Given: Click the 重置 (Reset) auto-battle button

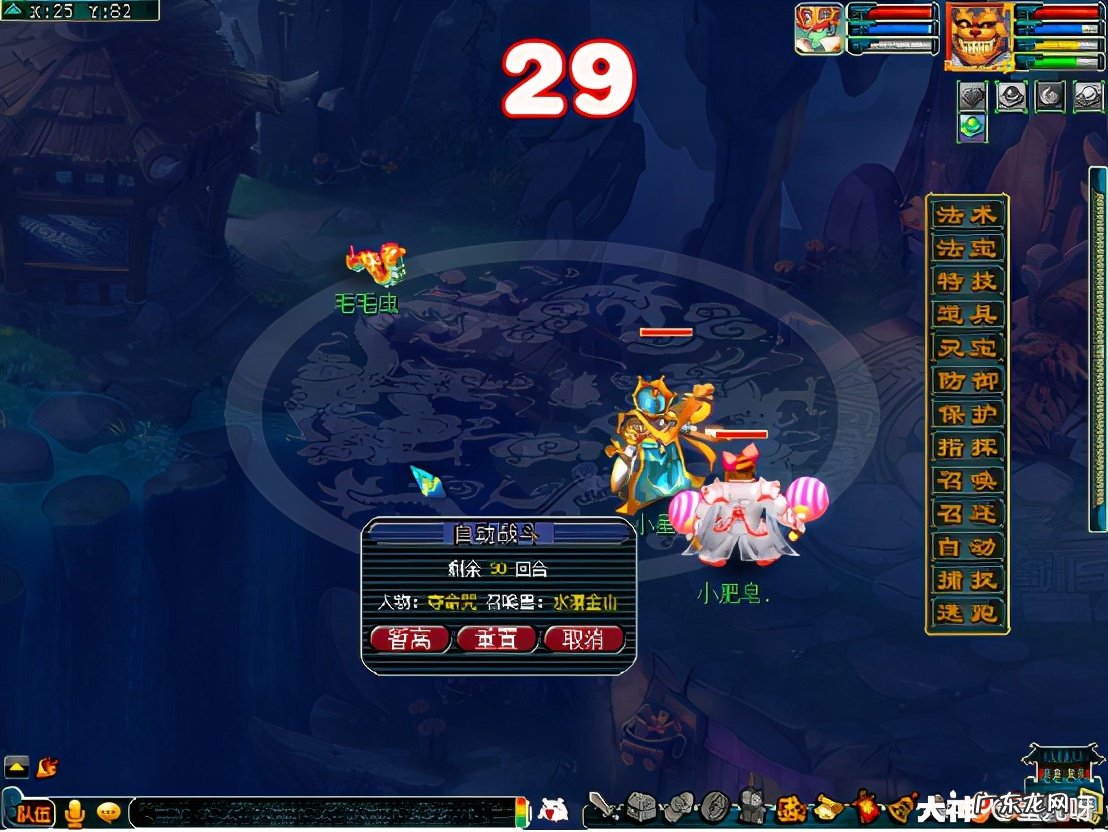Looking at the screenshot, I should click(x=496, y=640).
